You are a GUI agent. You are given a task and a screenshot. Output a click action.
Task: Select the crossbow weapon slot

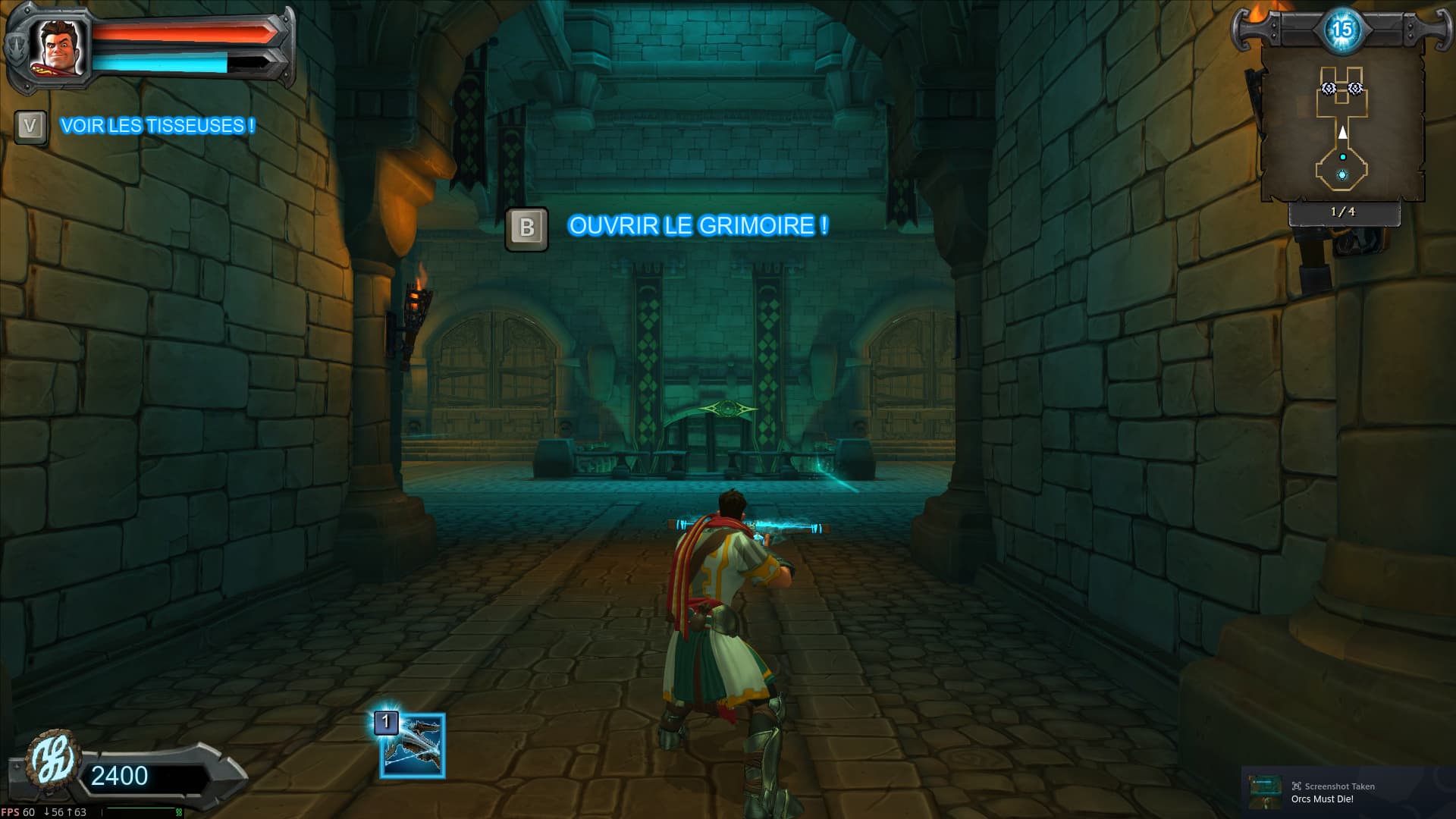pyautogui.click(x=413, y=746)
